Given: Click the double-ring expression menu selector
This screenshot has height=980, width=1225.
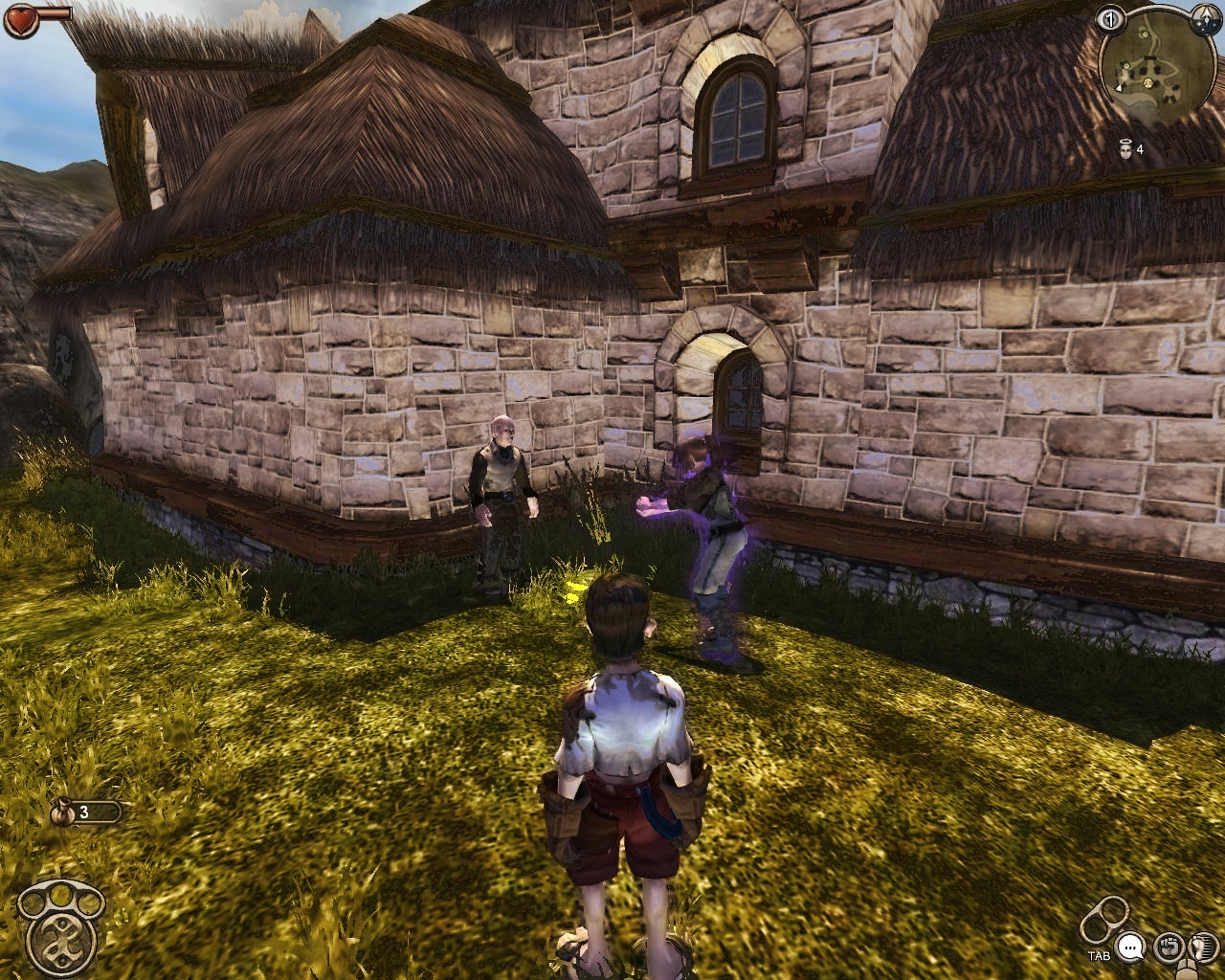Looking at the screenshot, I should click(1105, 921).
